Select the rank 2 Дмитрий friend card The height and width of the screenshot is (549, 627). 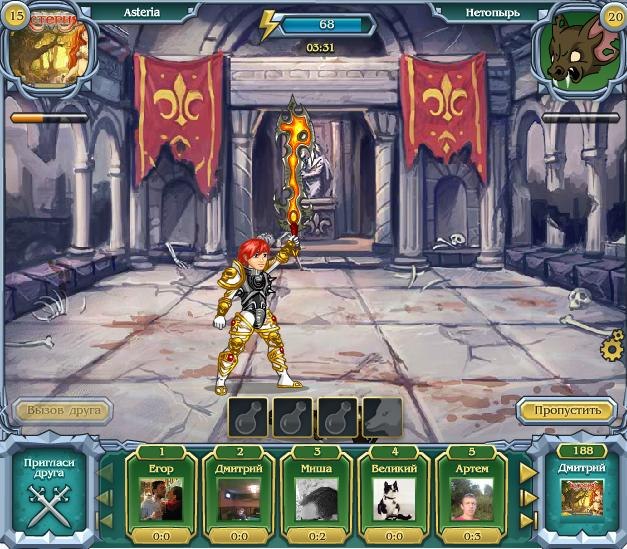[238, 494]
